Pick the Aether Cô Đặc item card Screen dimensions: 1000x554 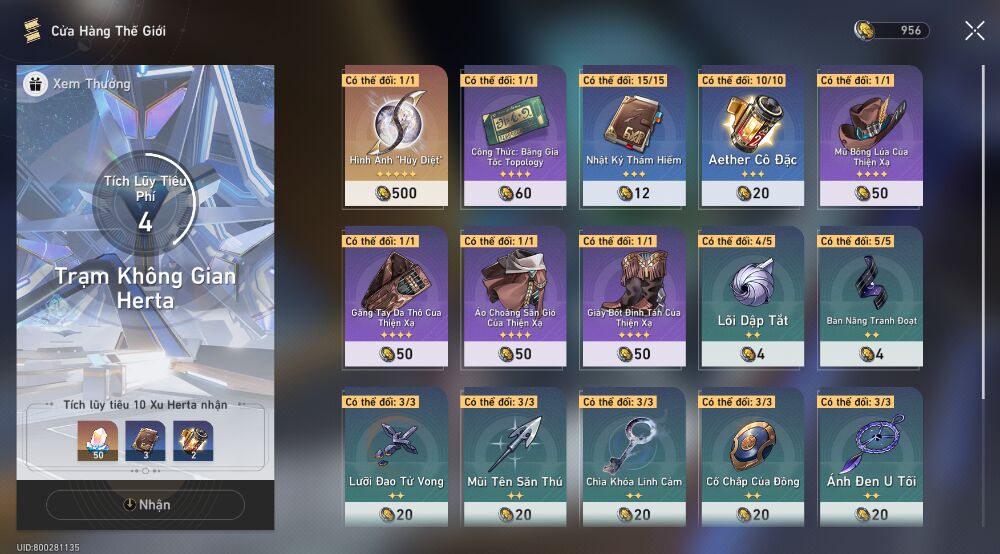point(752,137)
